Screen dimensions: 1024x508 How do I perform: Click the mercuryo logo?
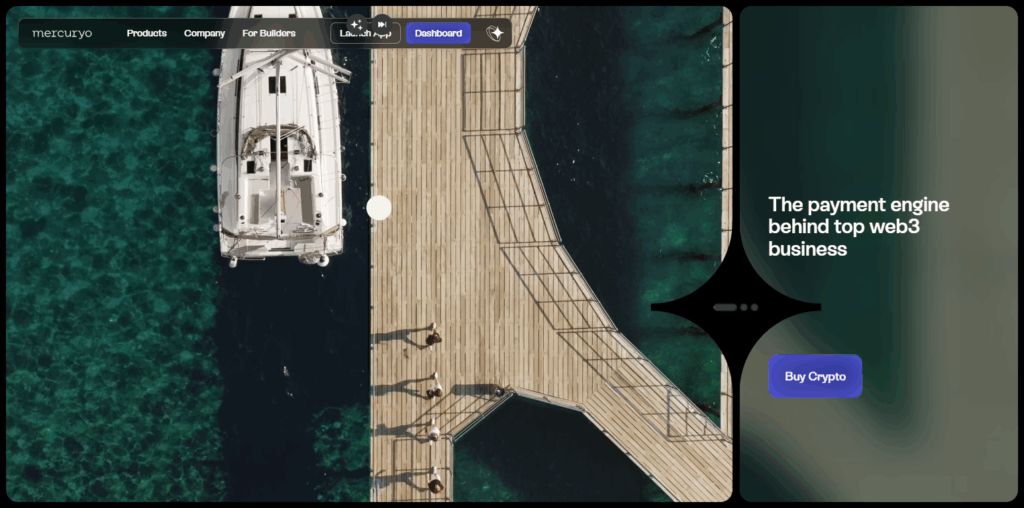click(x=62, y=33)
